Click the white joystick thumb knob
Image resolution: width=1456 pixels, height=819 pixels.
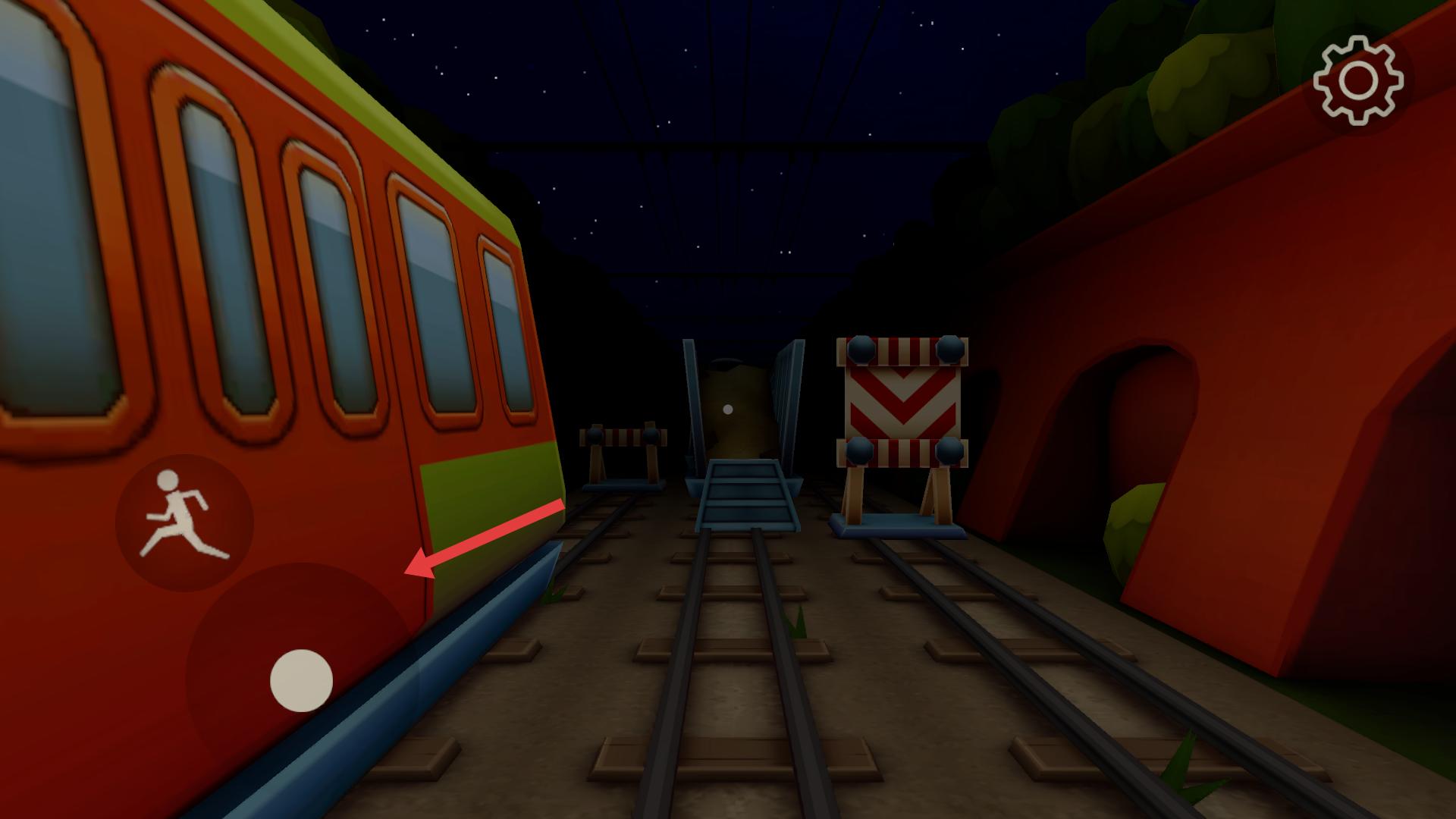[301, 680]
